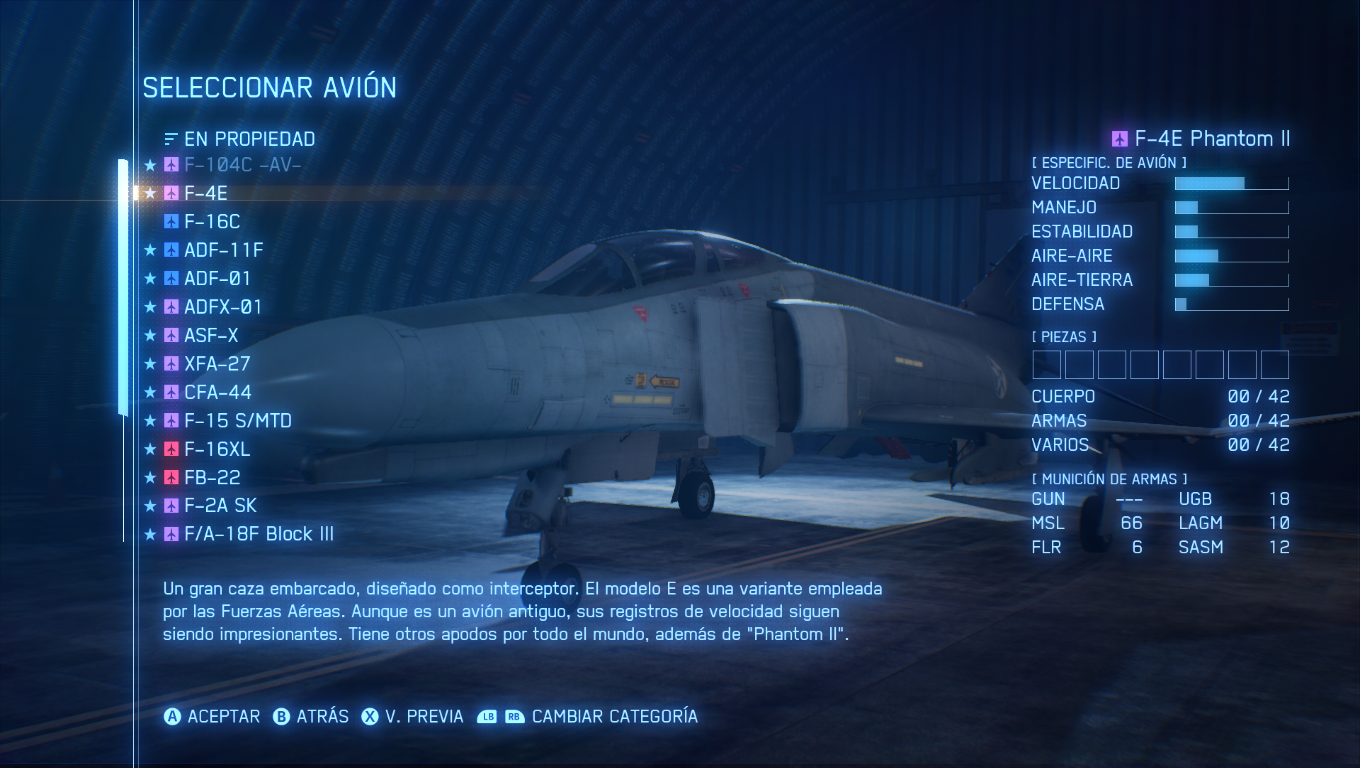Viewport: 1360px width, 768px height.
Task: Select the F-15 S/MTD aircraft
Action: 238,421
